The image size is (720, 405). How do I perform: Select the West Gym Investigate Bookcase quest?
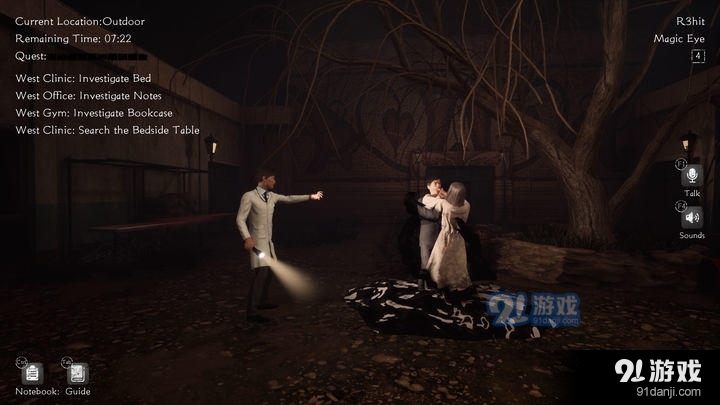(x=94, y=113)
